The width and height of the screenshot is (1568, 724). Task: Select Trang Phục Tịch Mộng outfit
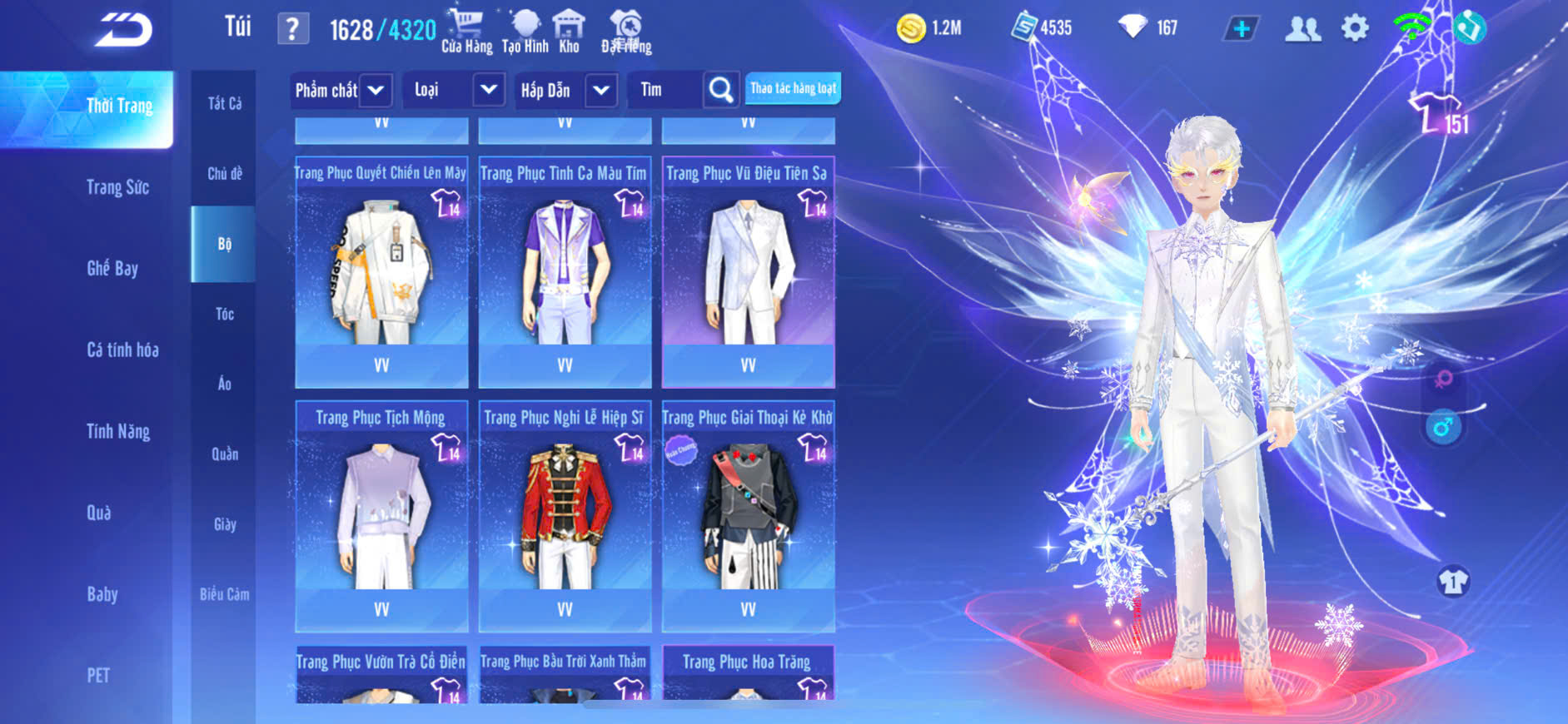point(381,516)
